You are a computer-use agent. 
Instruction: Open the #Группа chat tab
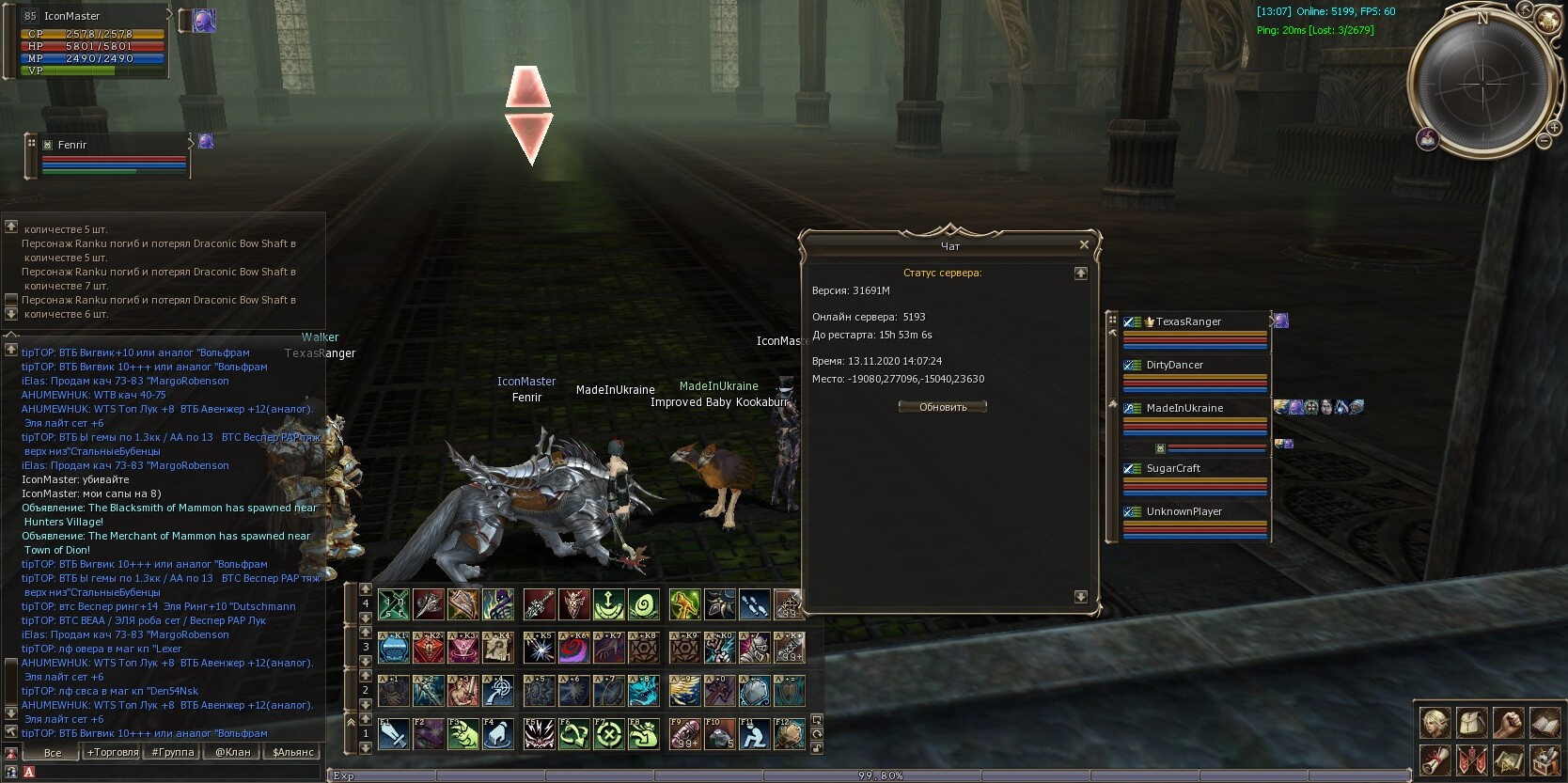click(174, 752)
